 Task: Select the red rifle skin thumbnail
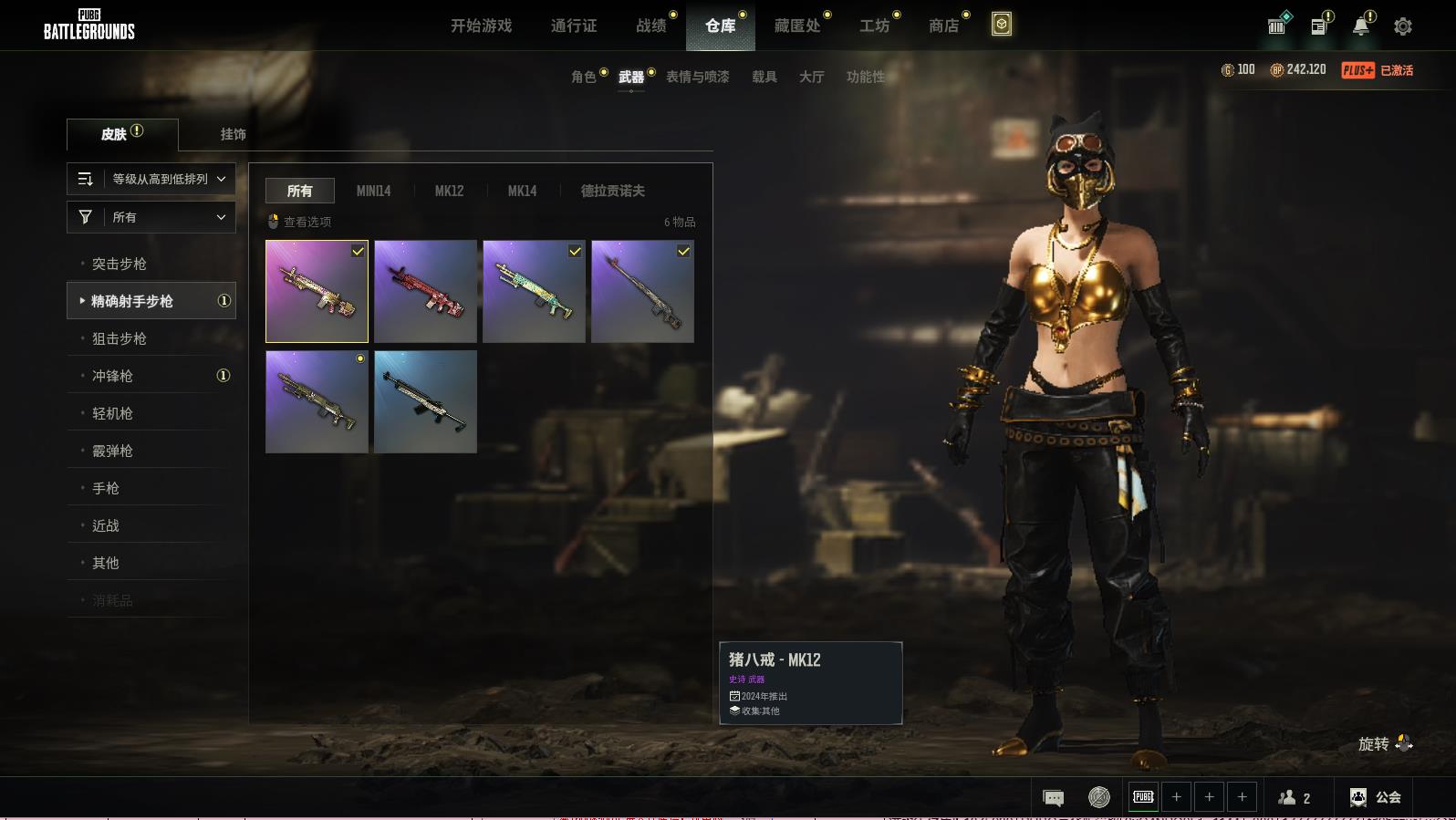pyautogui.click(x=425, y=291)
